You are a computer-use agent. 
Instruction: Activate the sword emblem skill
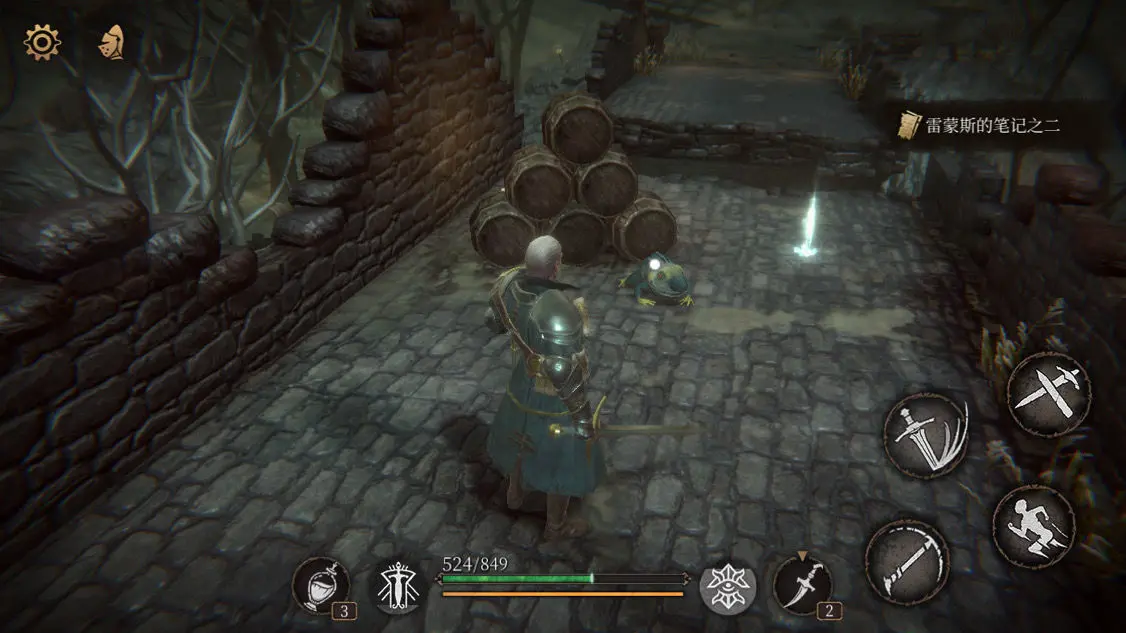click(399, 587)
